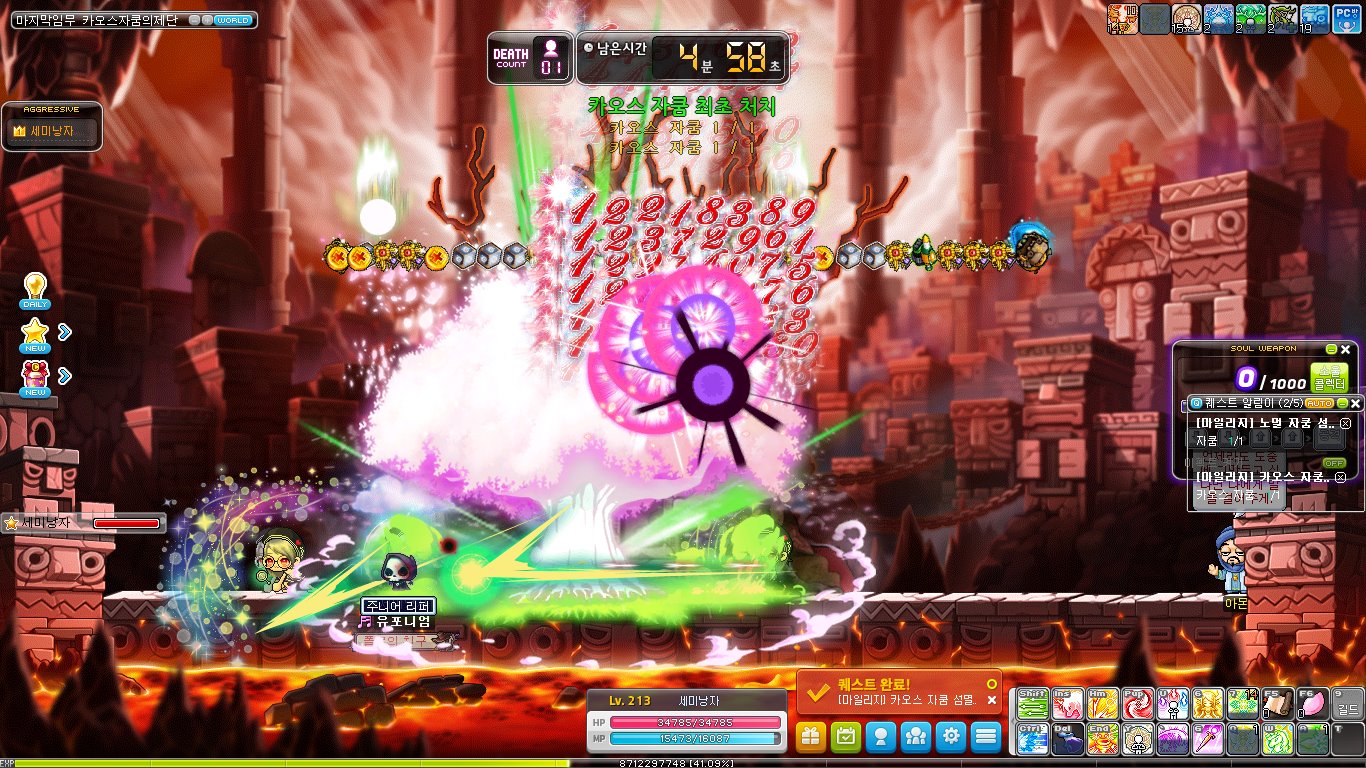
Task: Close the Soul Weapon window
Action: pyautogui.click(x=1346, y=349)
